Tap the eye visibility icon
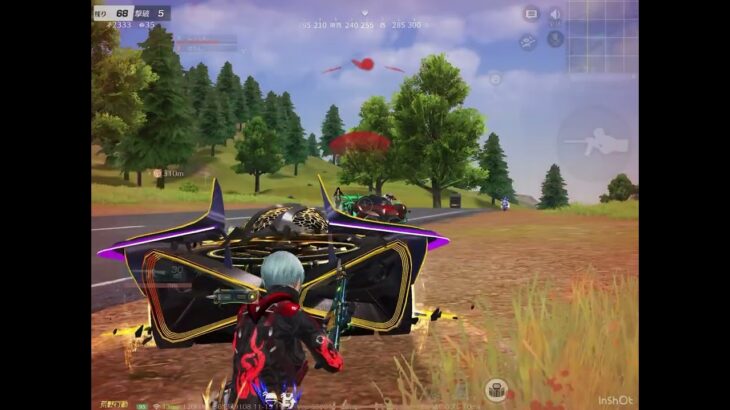 [x=528, y=42]
